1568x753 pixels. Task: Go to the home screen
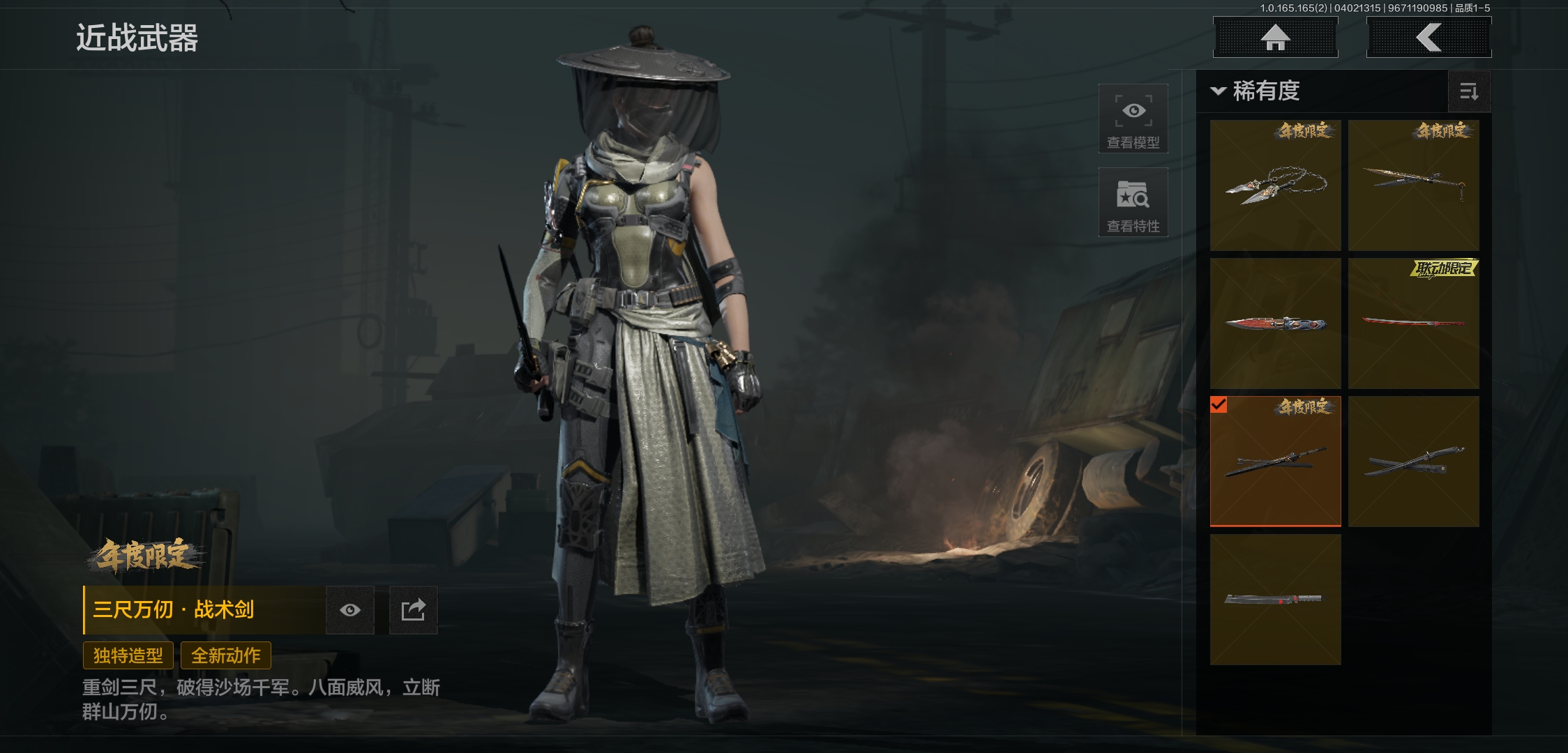click(1275, 37)
